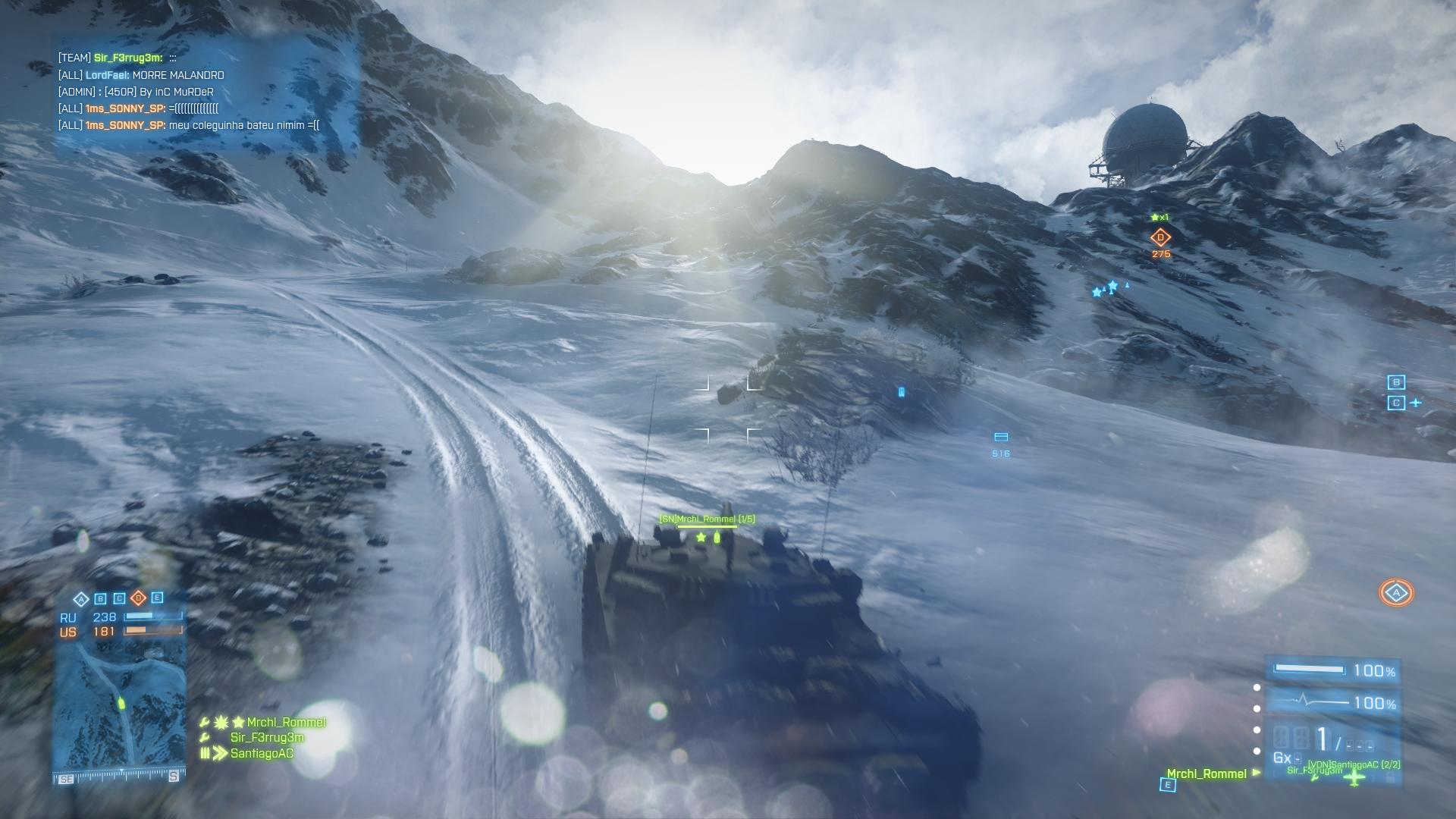Viewport: 1456px width, 819px height.
Task: Click the orange D objective marker showing 275
Action: pos(1160,237)
